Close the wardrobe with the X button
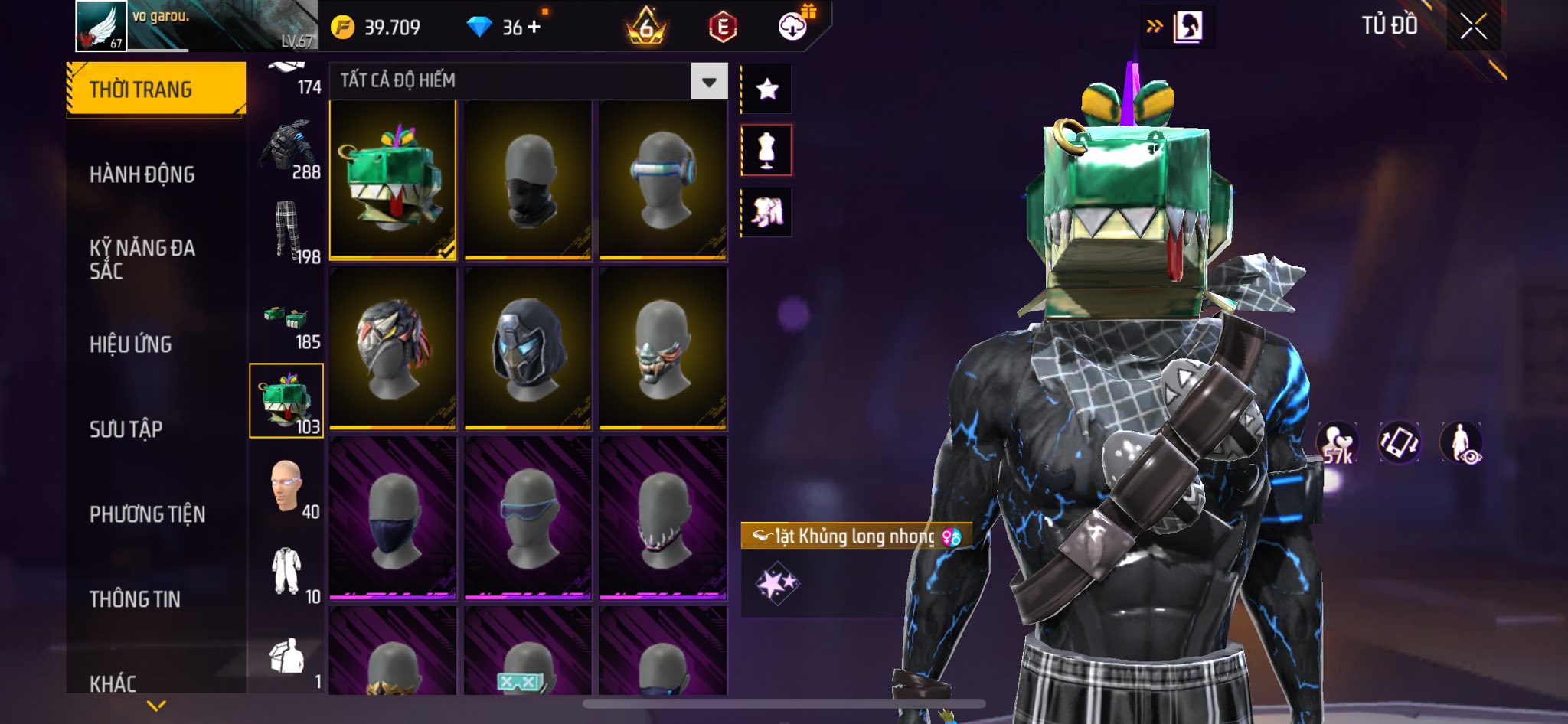The height and width of the screenshot is (724, 1568). pyautogui.click(x=1473, y=27)
